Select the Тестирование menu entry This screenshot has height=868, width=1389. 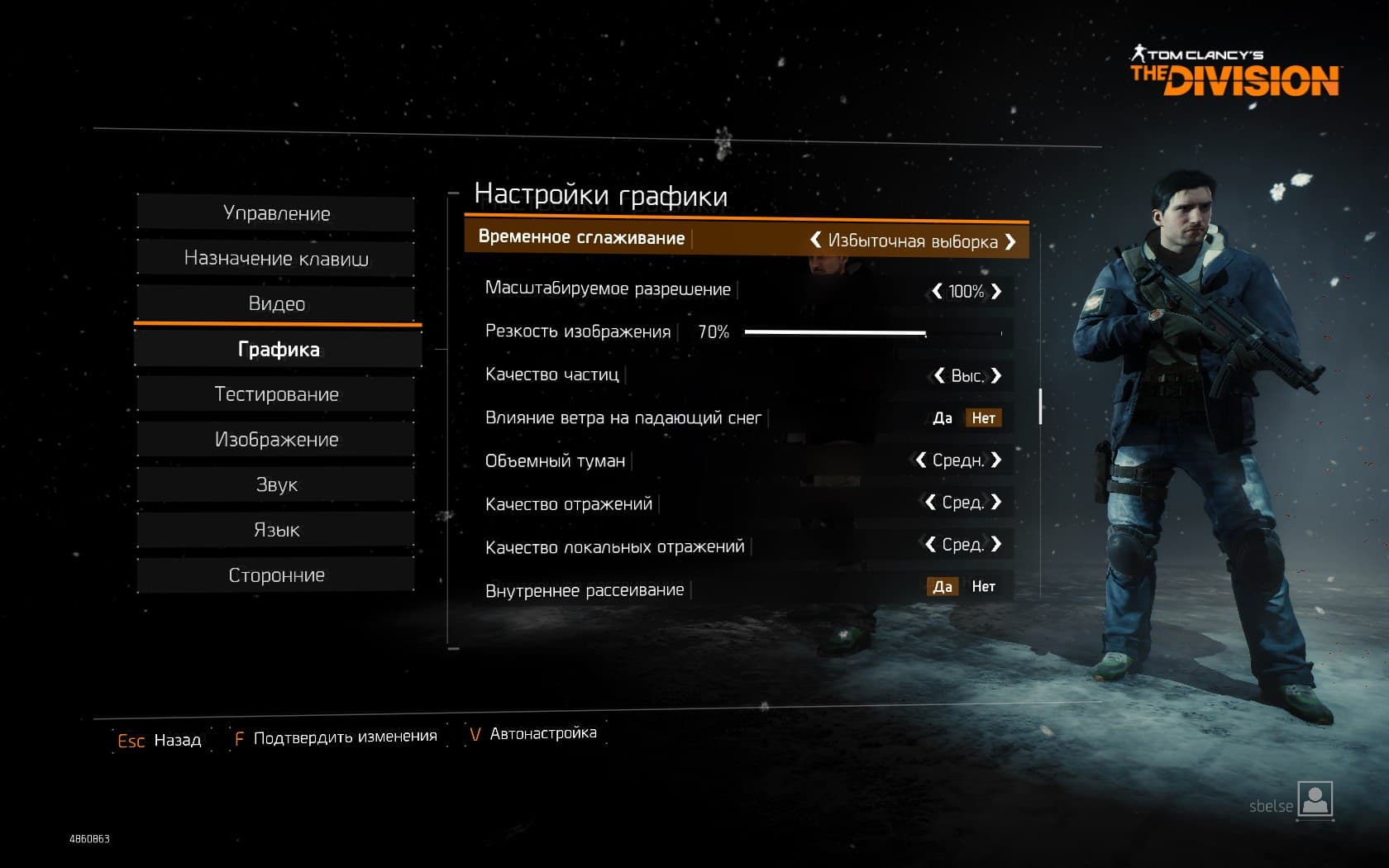276,394
